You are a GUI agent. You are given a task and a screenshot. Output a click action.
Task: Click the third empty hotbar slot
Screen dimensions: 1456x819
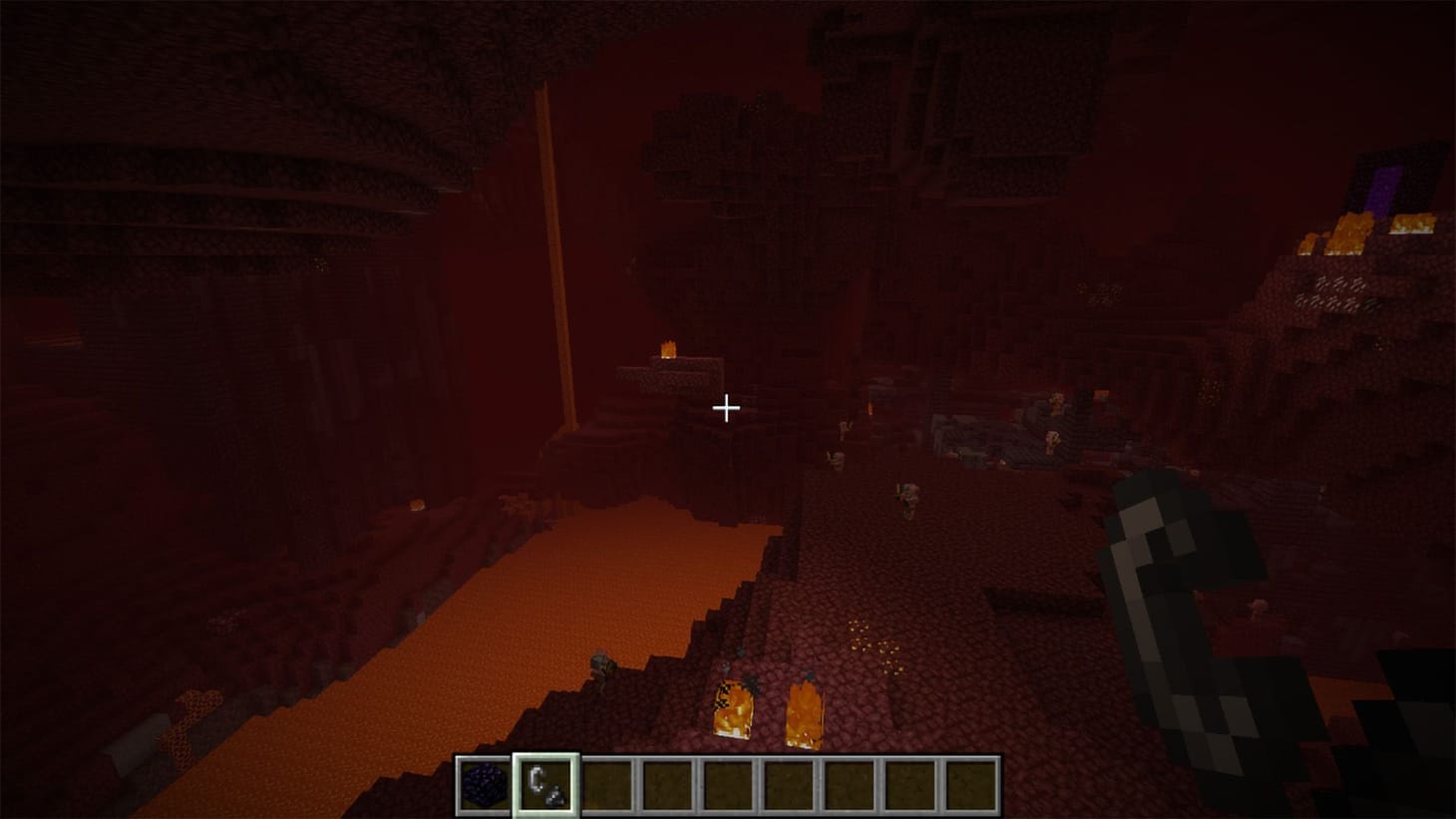pos(730,784)
